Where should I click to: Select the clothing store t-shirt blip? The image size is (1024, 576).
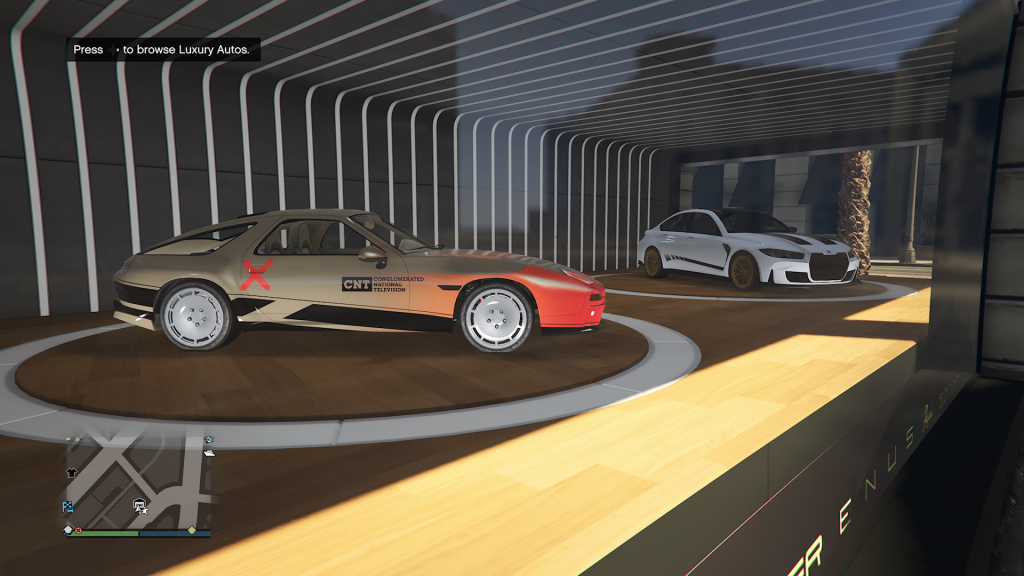(72, 471)
